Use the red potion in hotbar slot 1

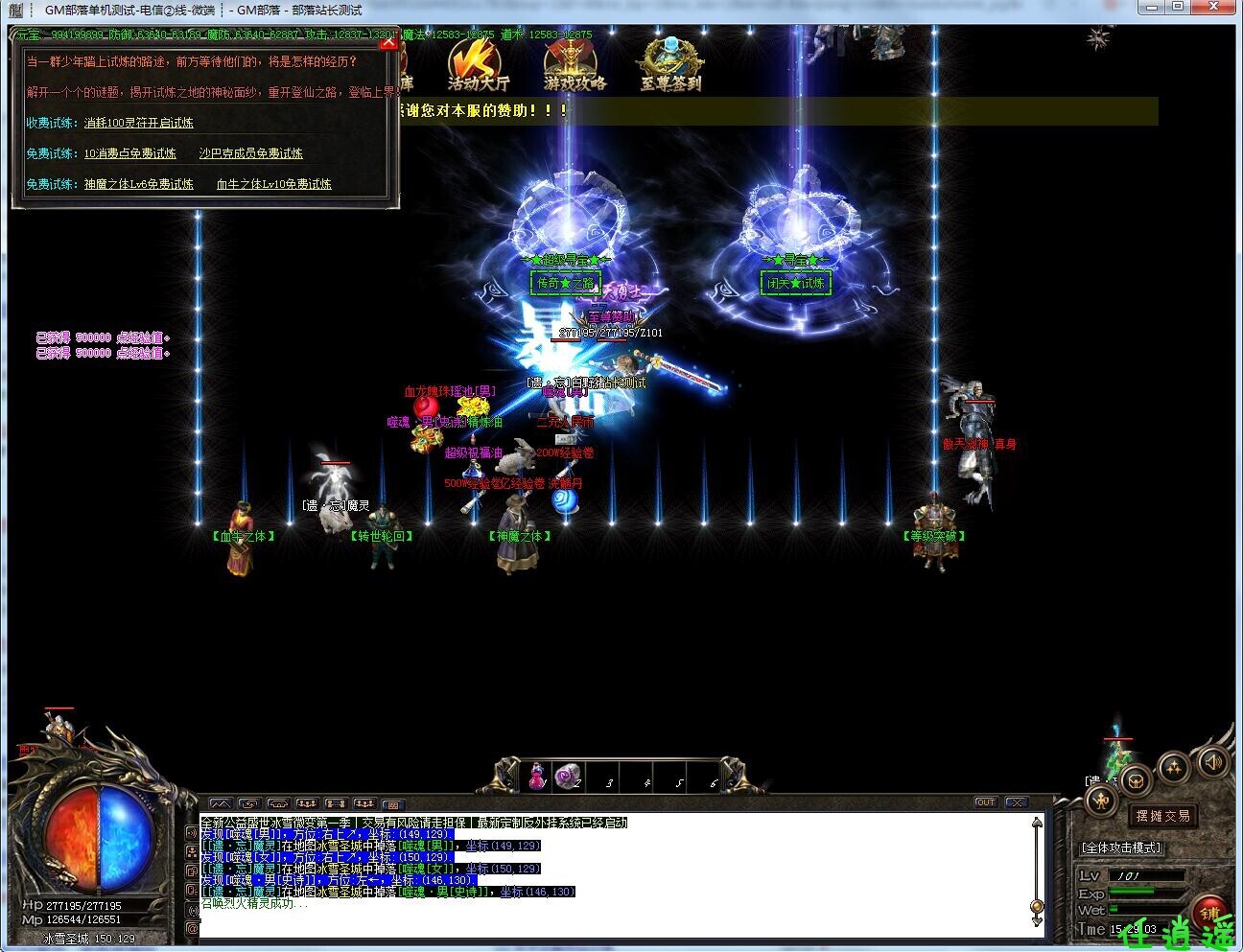(x=538, y=776)
